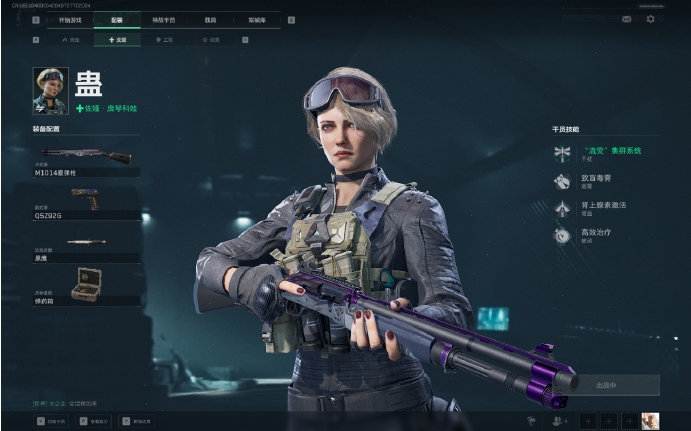Viewport: 691px width, 431px height.
Task: Switch to the 开始游戏 top tab
Action: [72, 19]
